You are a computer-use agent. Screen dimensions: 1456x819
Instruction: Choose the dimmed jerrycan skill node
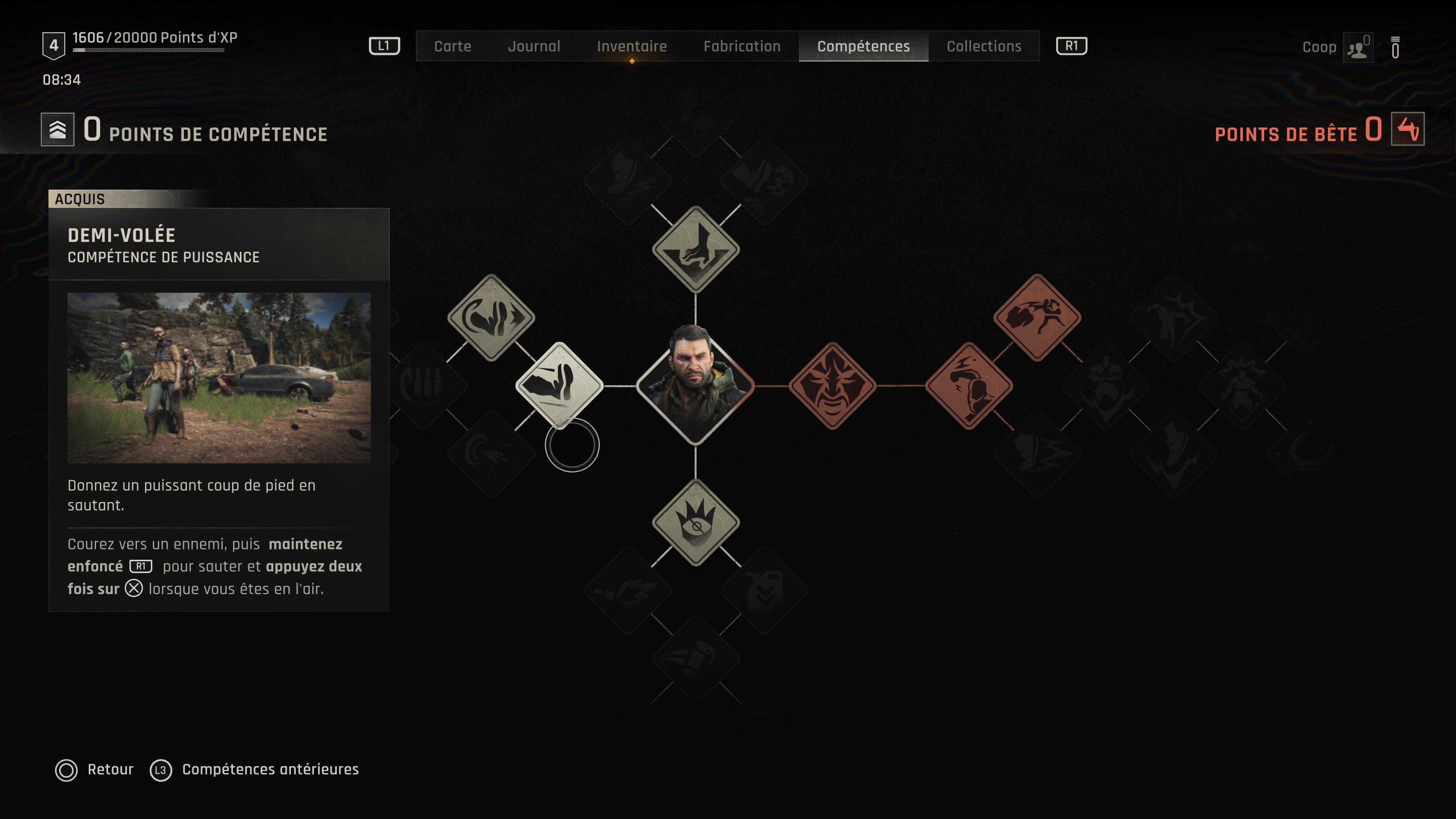click(764, 591)
